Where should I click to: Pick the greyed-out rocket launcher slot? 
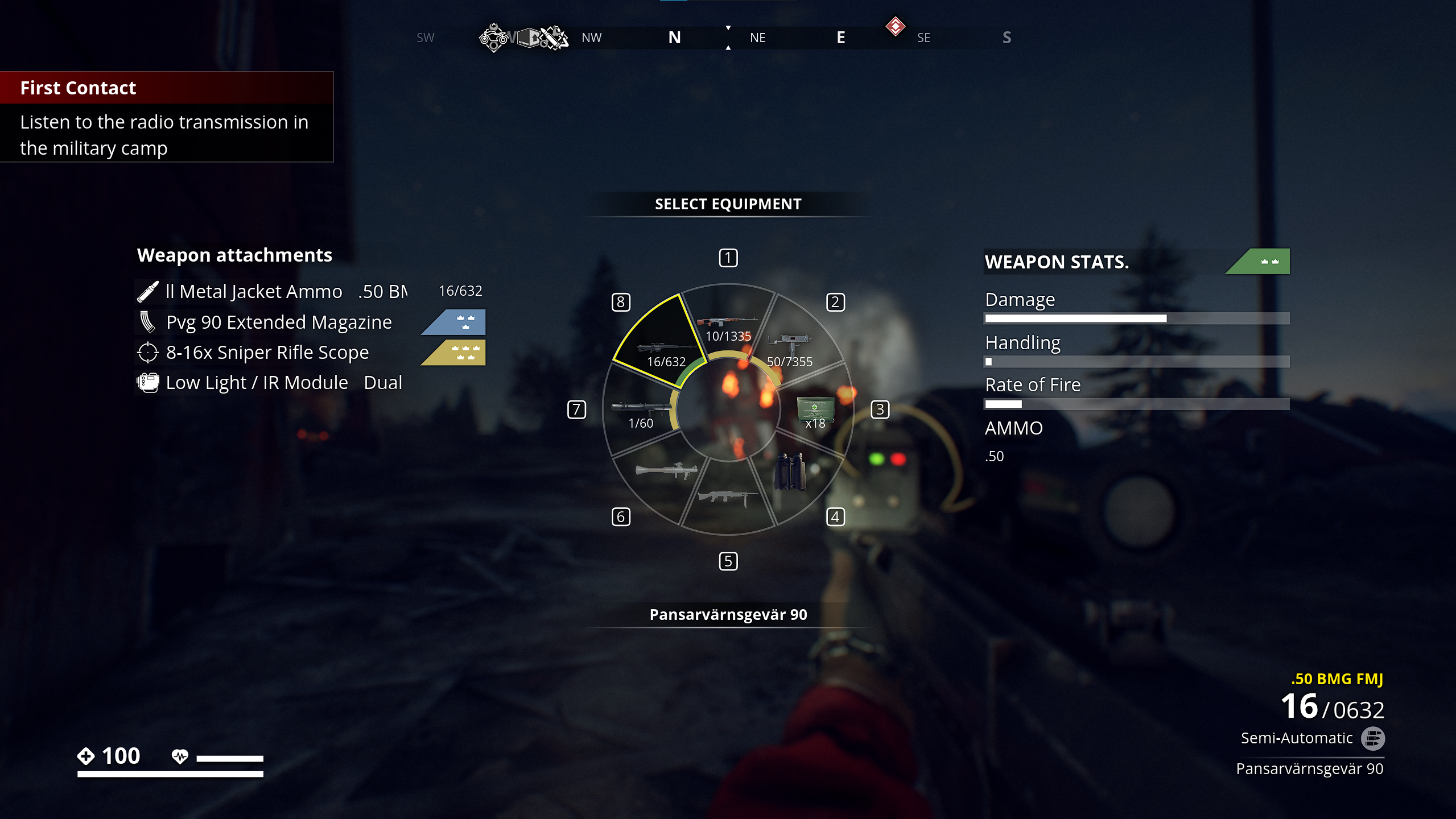click(666, 471)
